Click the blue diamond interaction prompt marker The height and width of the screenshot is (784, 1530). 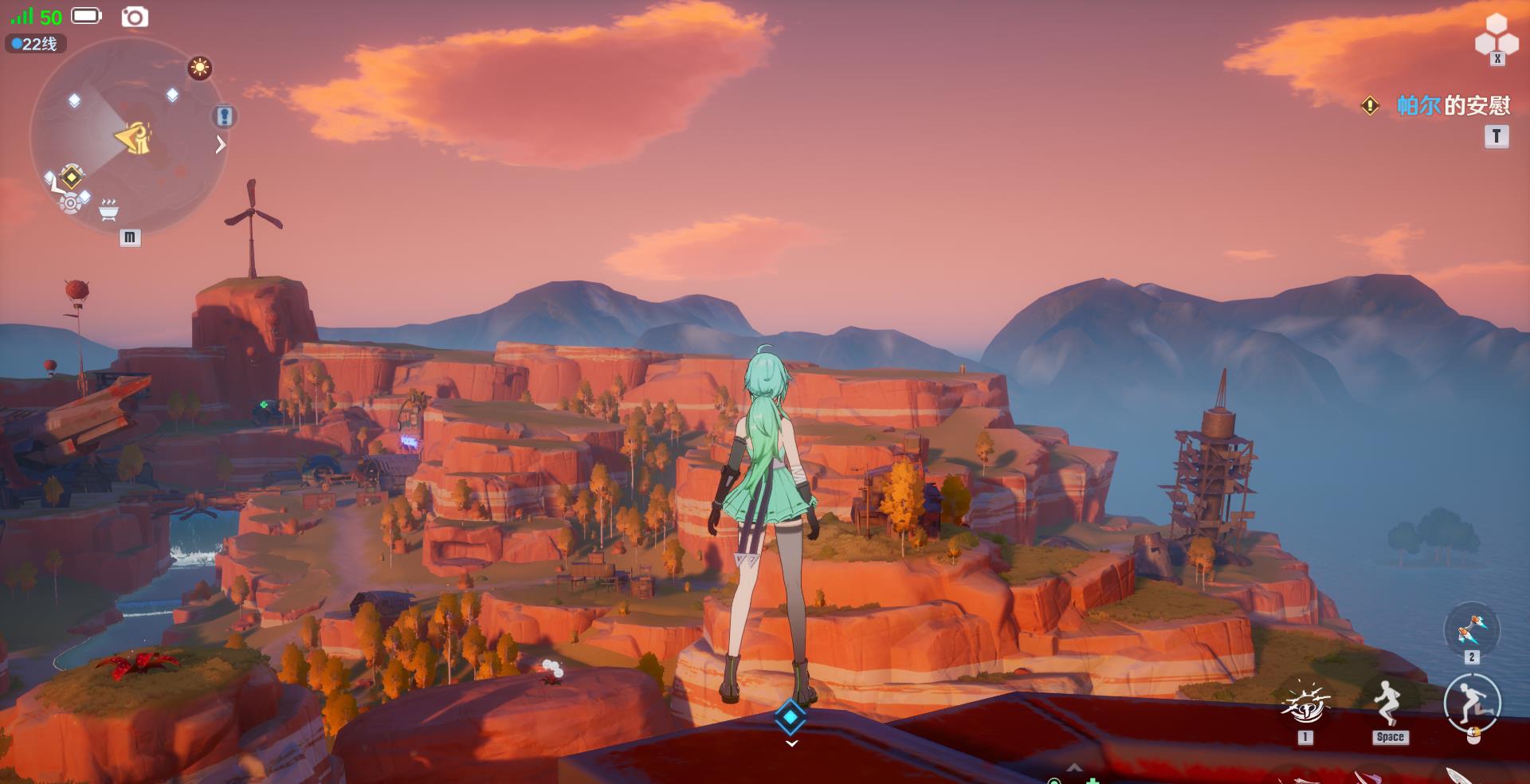(790, 717)
